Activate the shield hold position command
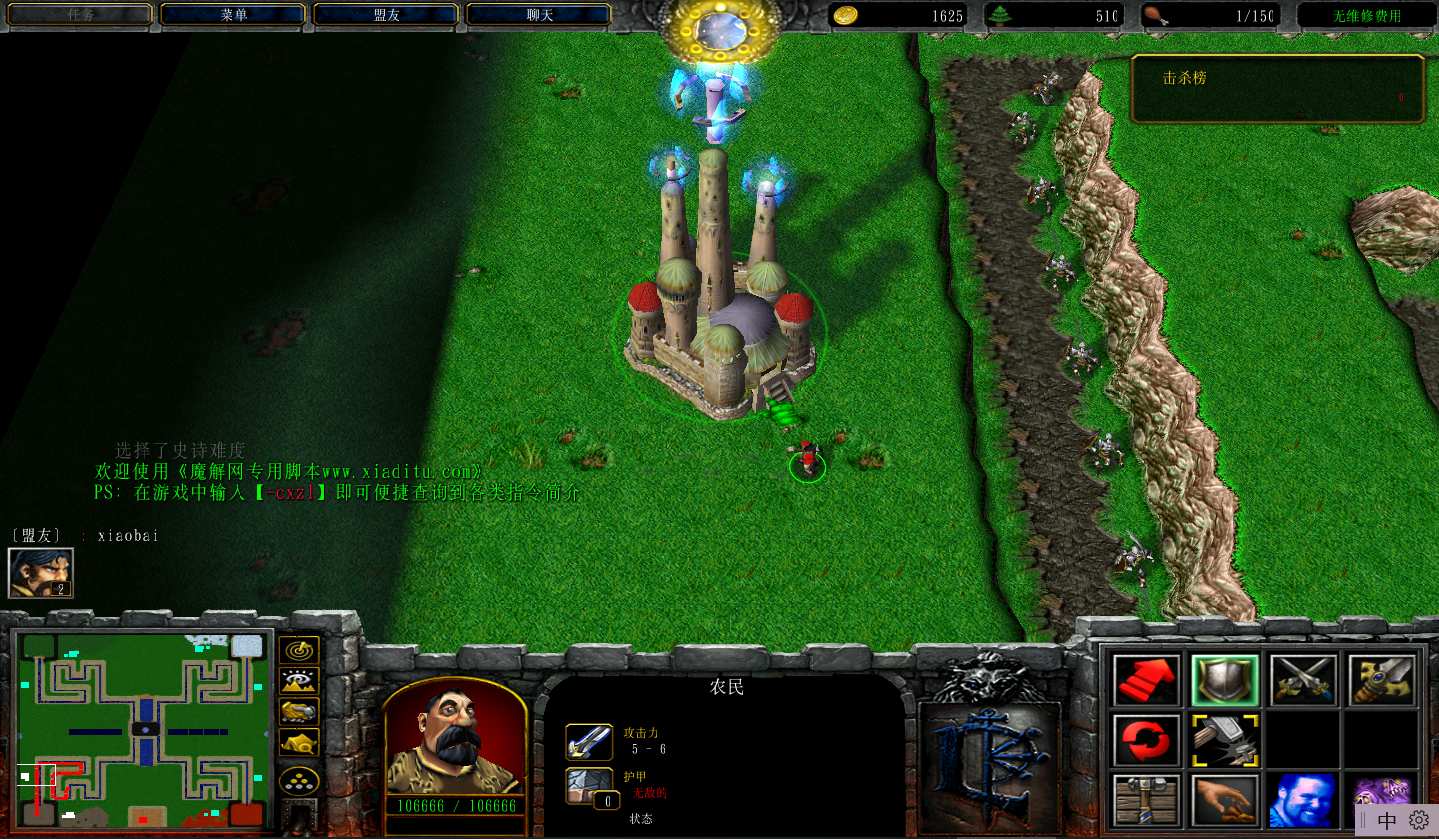The height and width of the screenshot is (839, 1439). (1224, 680)
